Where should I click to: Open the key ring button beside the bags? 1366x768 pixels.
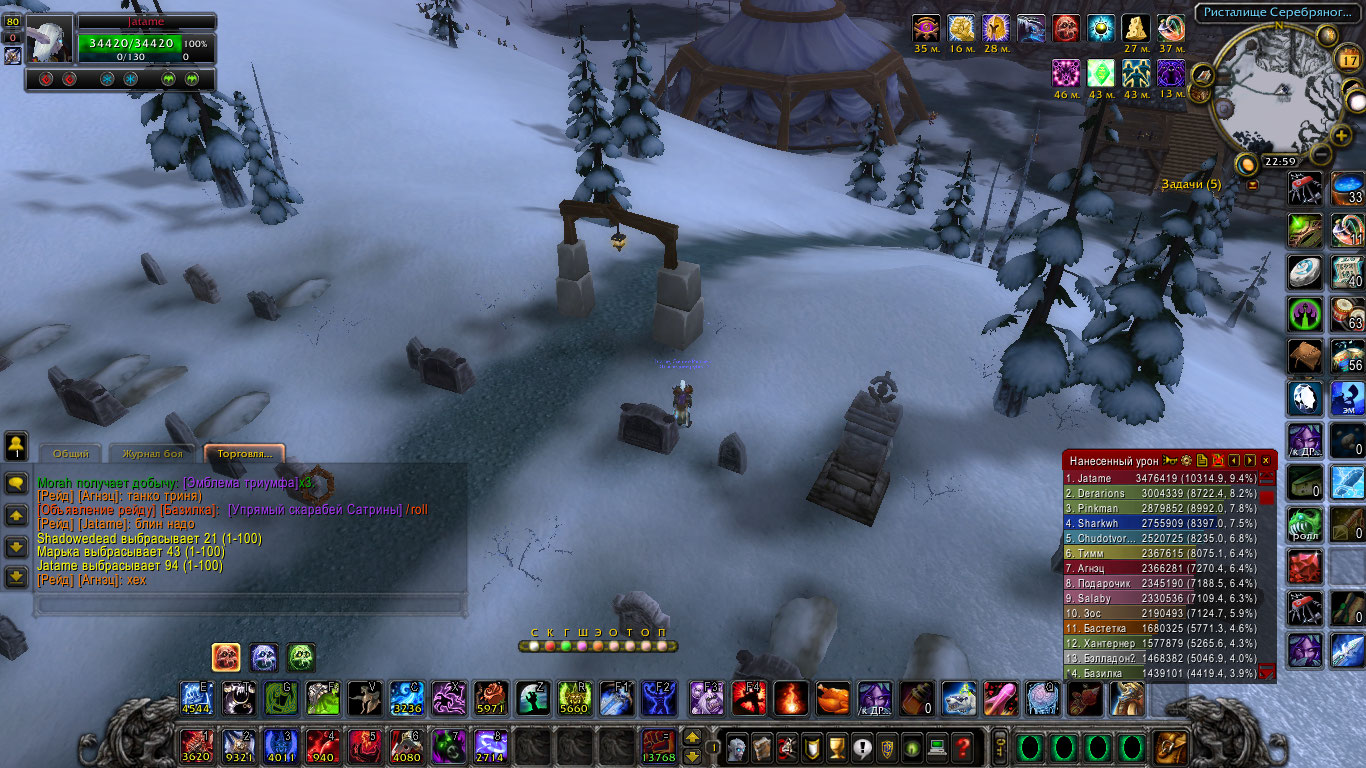998,746
